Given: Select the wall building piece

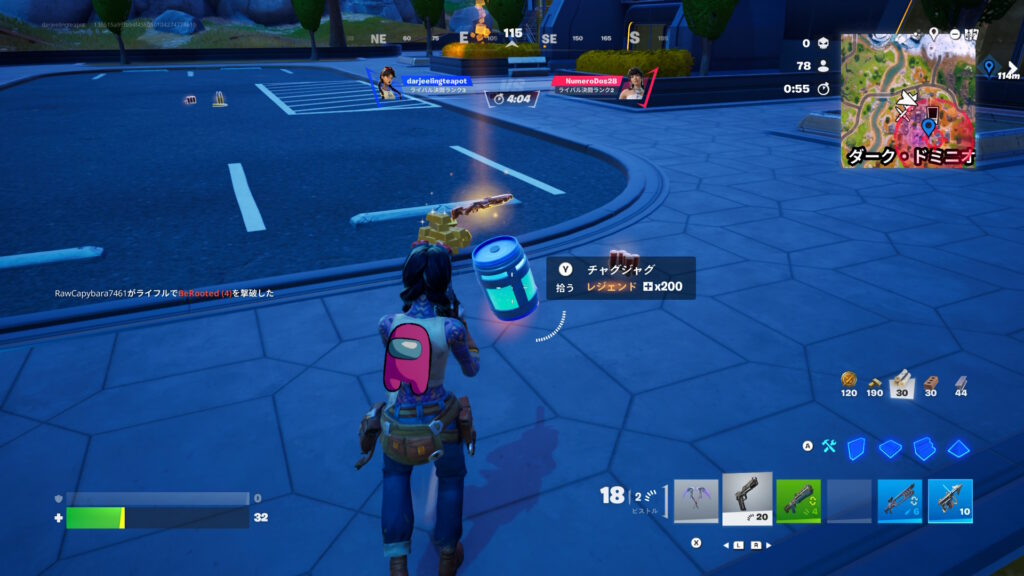Looking at the screenshot, I should pyautogui.click(x=856, y=449).
